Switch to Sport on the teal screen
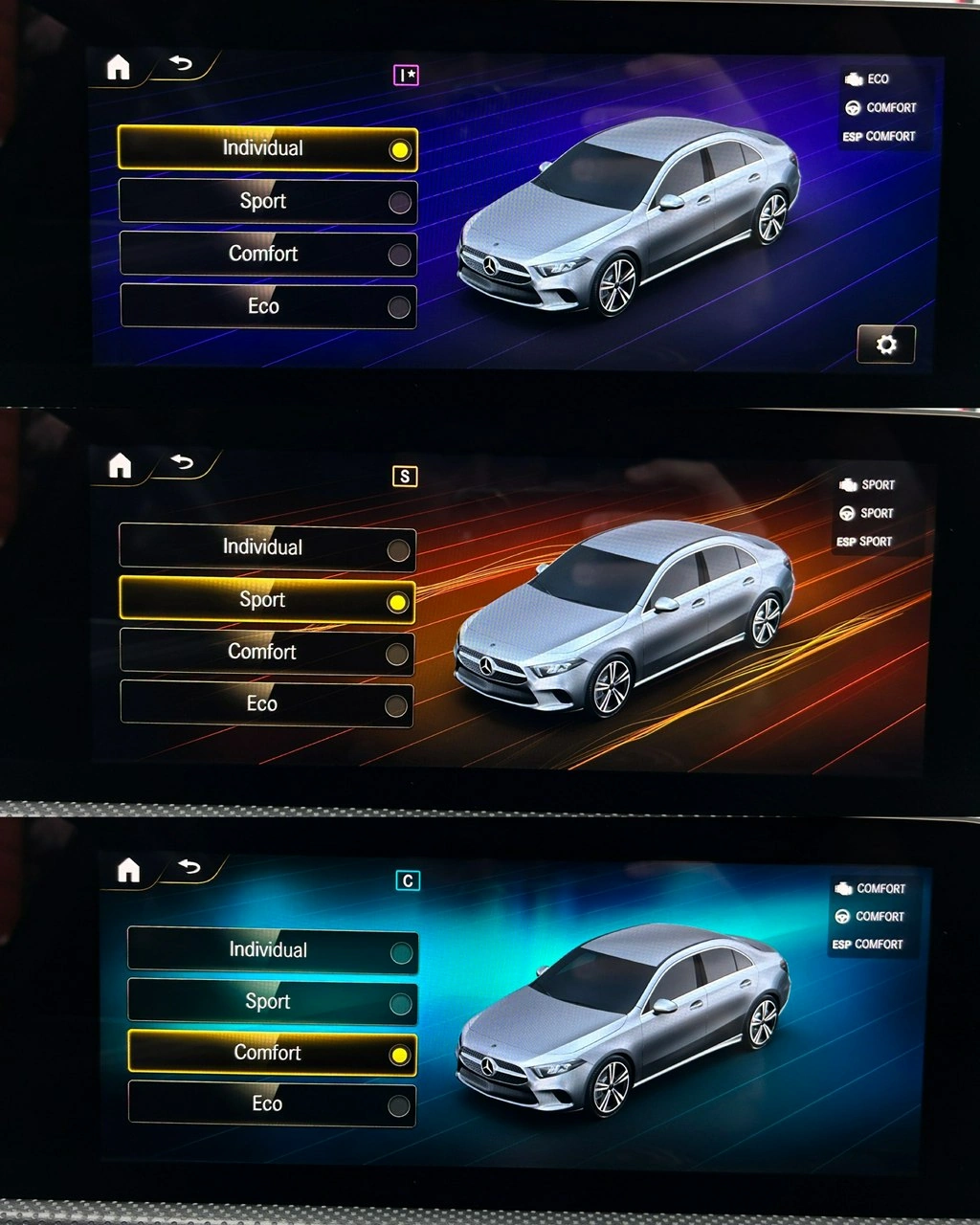 point(273,1002)
